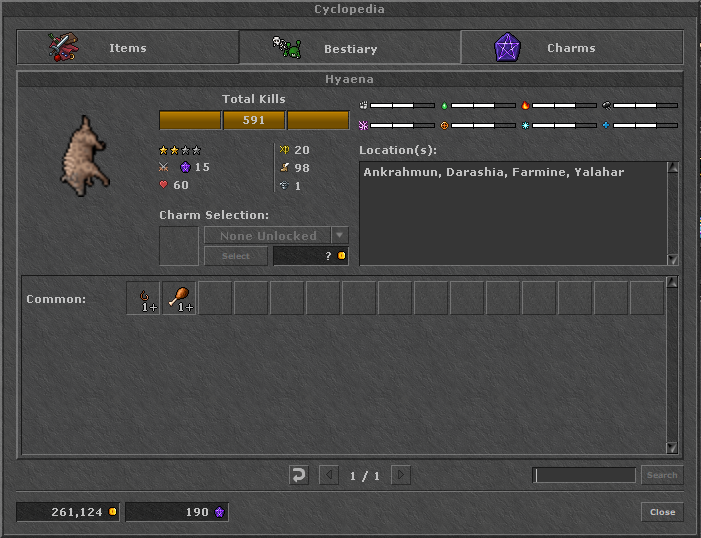Select the meat drumstick loot slot
This screenshot has width=701, height=538.
coord(179,298)
